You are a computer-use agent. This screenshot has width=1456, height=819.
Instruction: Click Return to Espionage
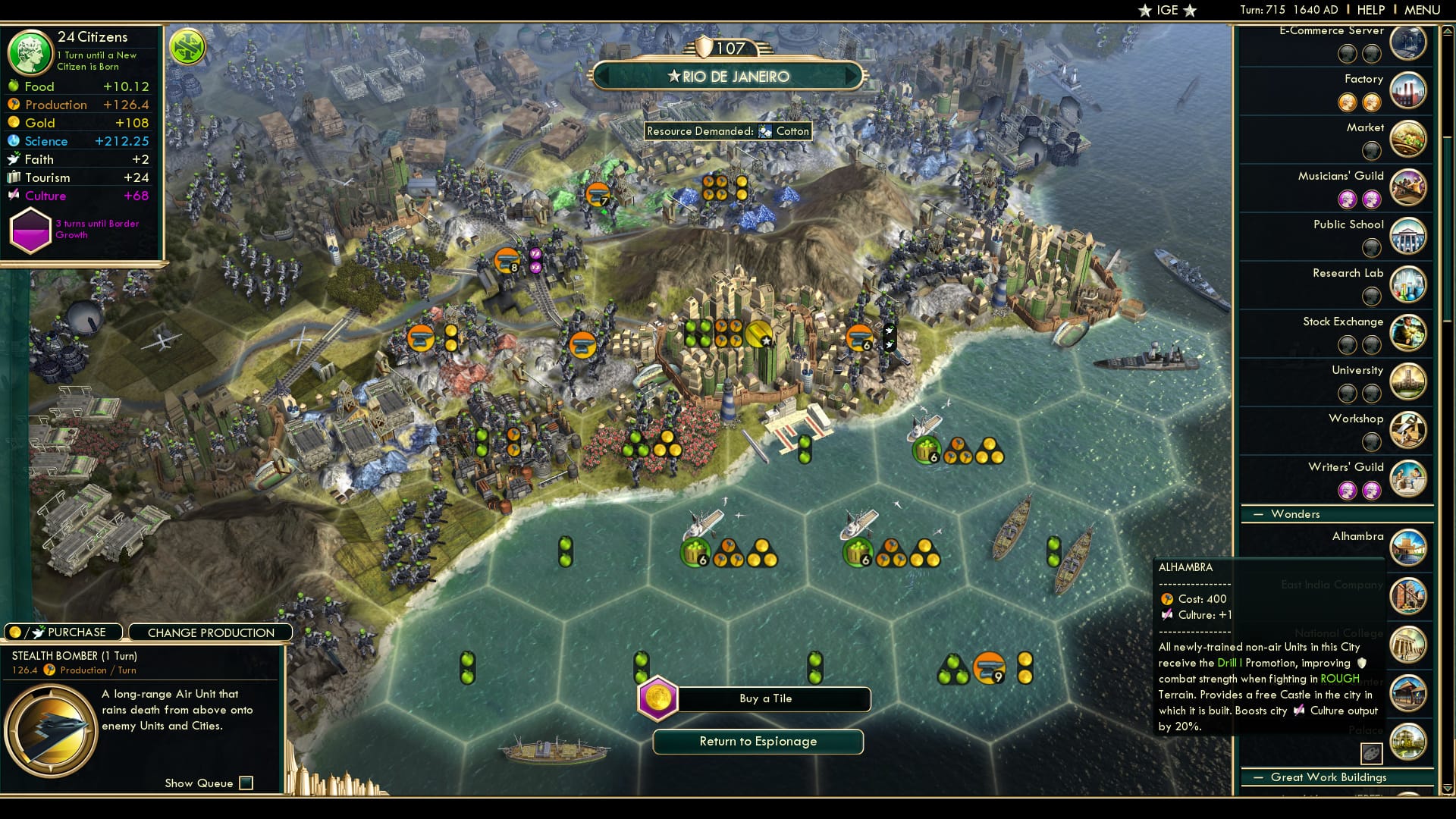tap(758, 742)
